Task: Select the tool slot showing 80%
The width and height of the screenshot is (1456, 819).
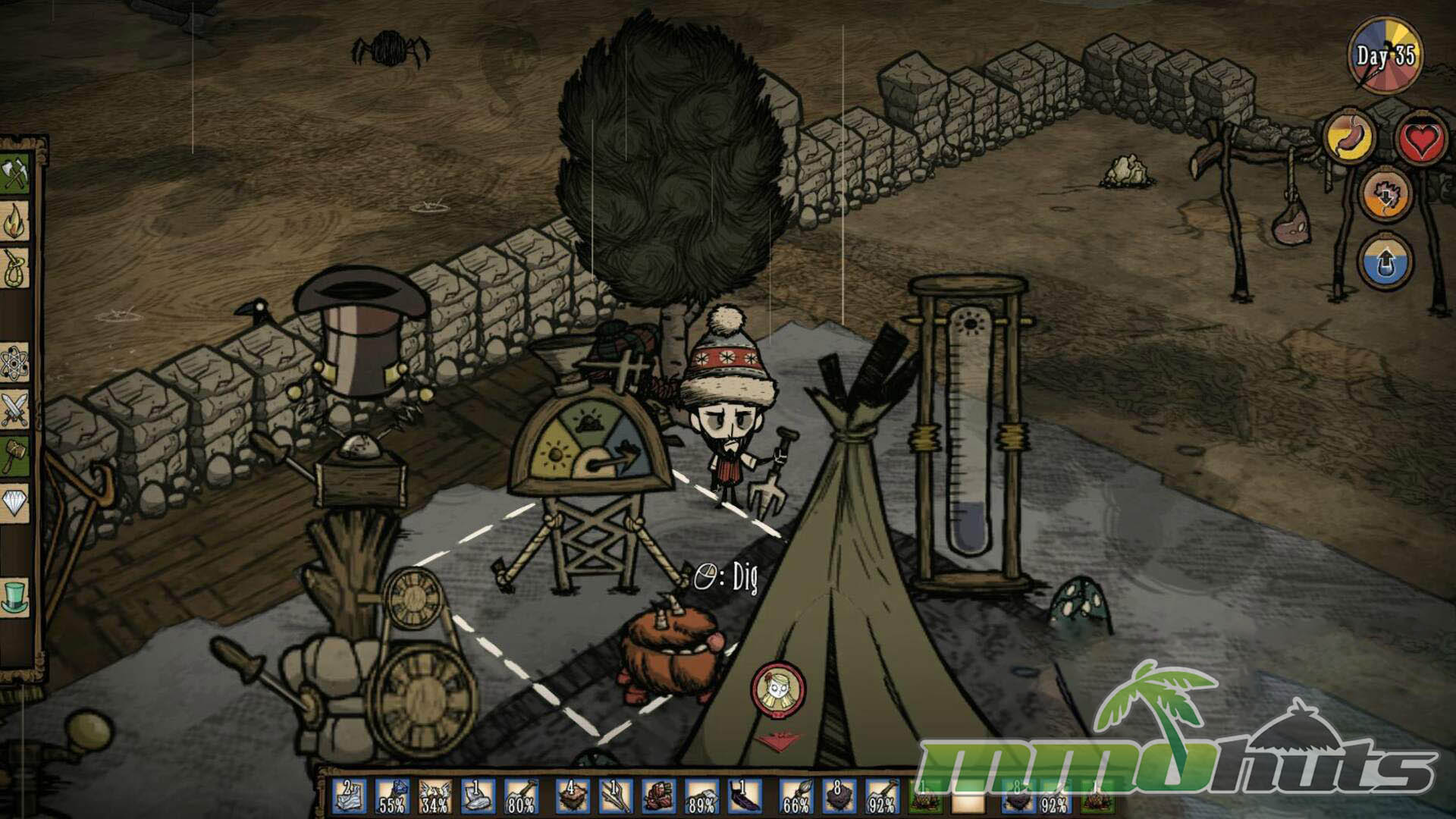Action: click(x=522, y=797)
